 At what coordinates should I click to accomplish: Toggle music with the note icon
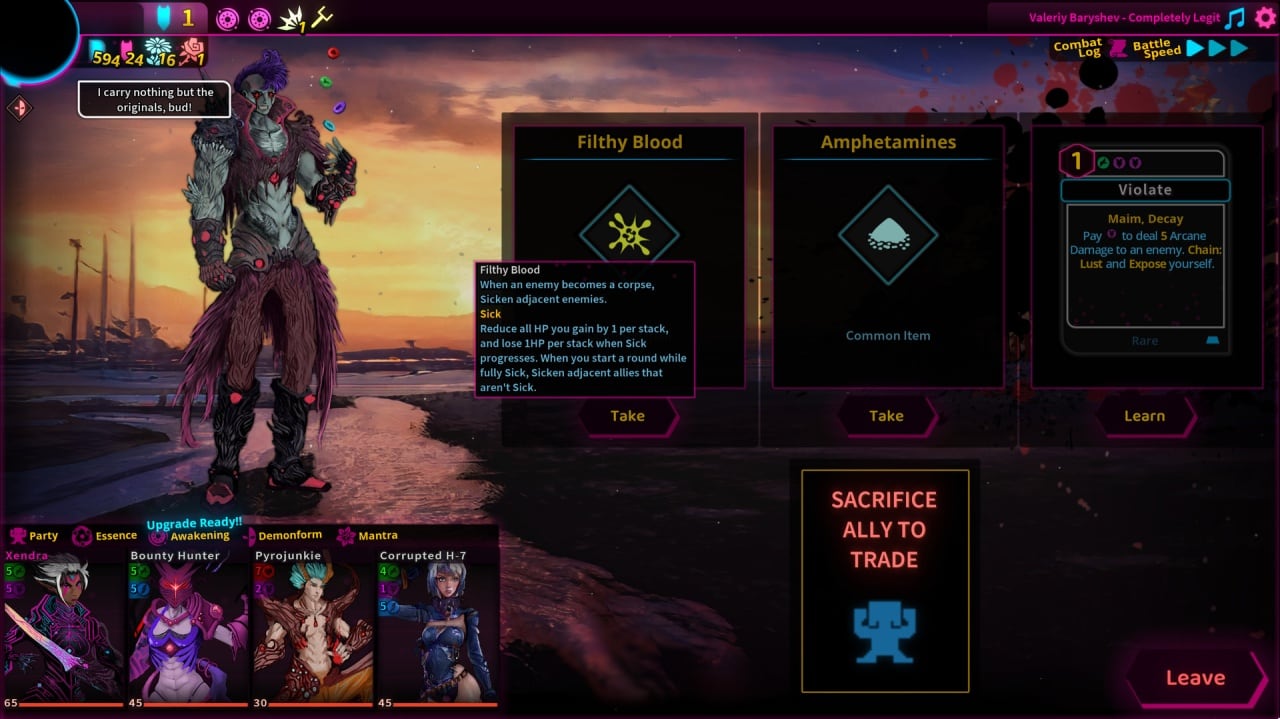click(x=1236, y=18)
